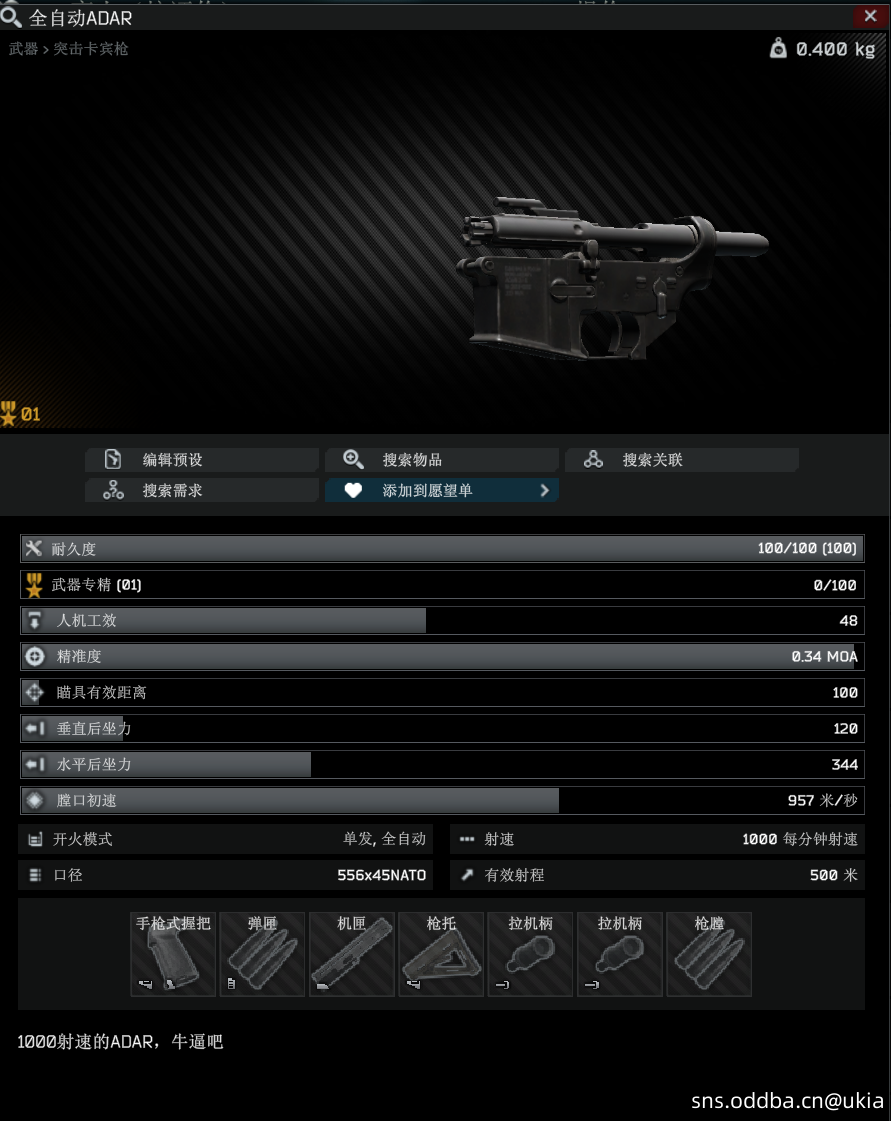This screenshot has width=891, height=1121.
Task: Open 编辑预设 to edit the weapon preset
Action: pos(202,460)
